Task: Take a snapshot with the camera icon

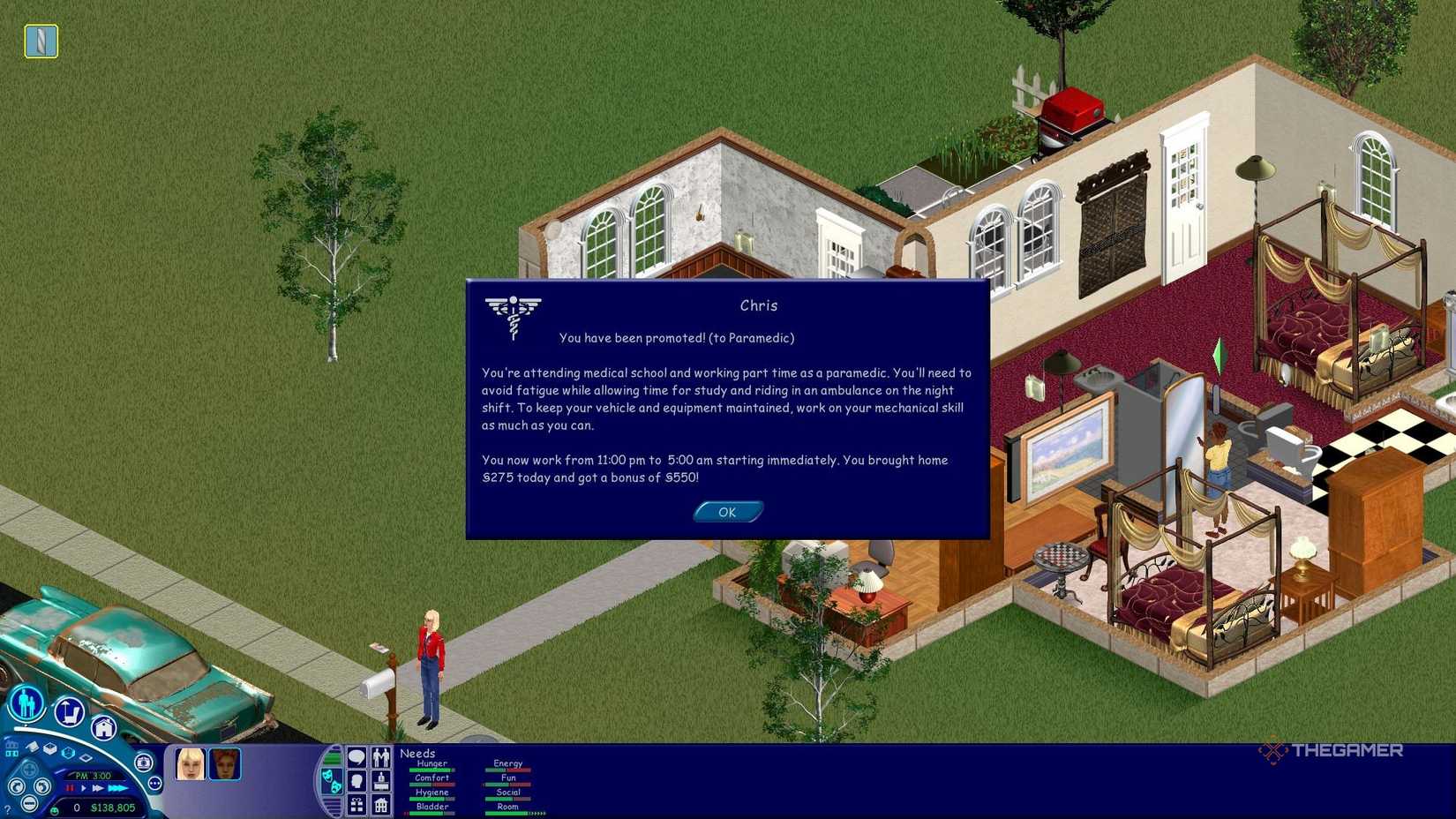Action: pyautogui.click(x=145, y=763)
